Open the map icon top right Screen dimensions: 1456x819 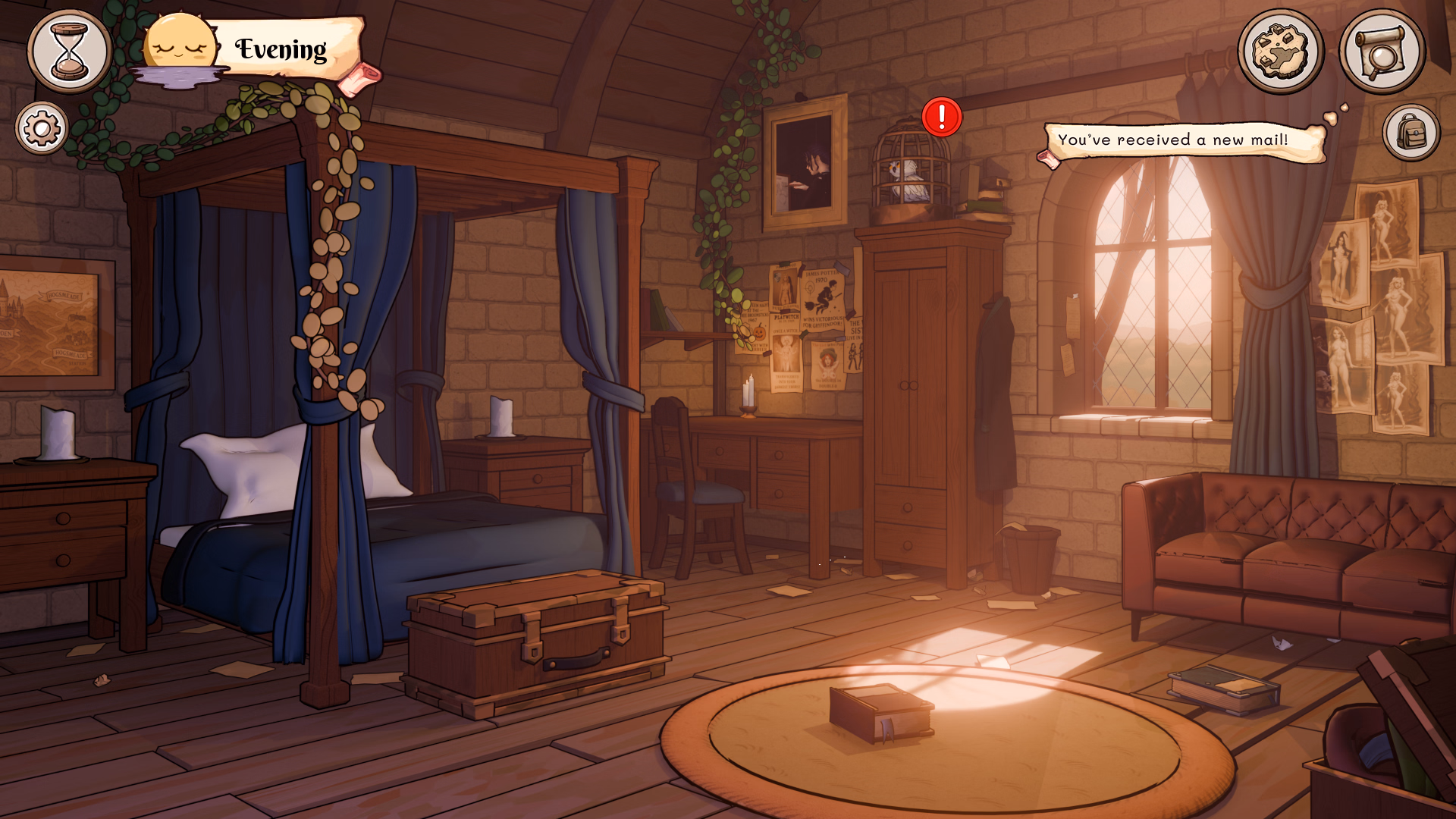coord(1280,50)
